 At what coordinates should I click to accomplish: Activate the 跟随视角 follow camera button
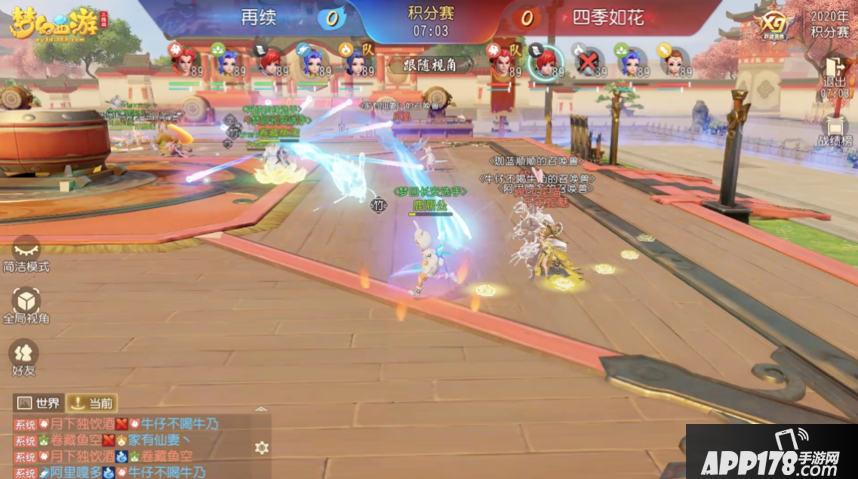coord(437,63)
